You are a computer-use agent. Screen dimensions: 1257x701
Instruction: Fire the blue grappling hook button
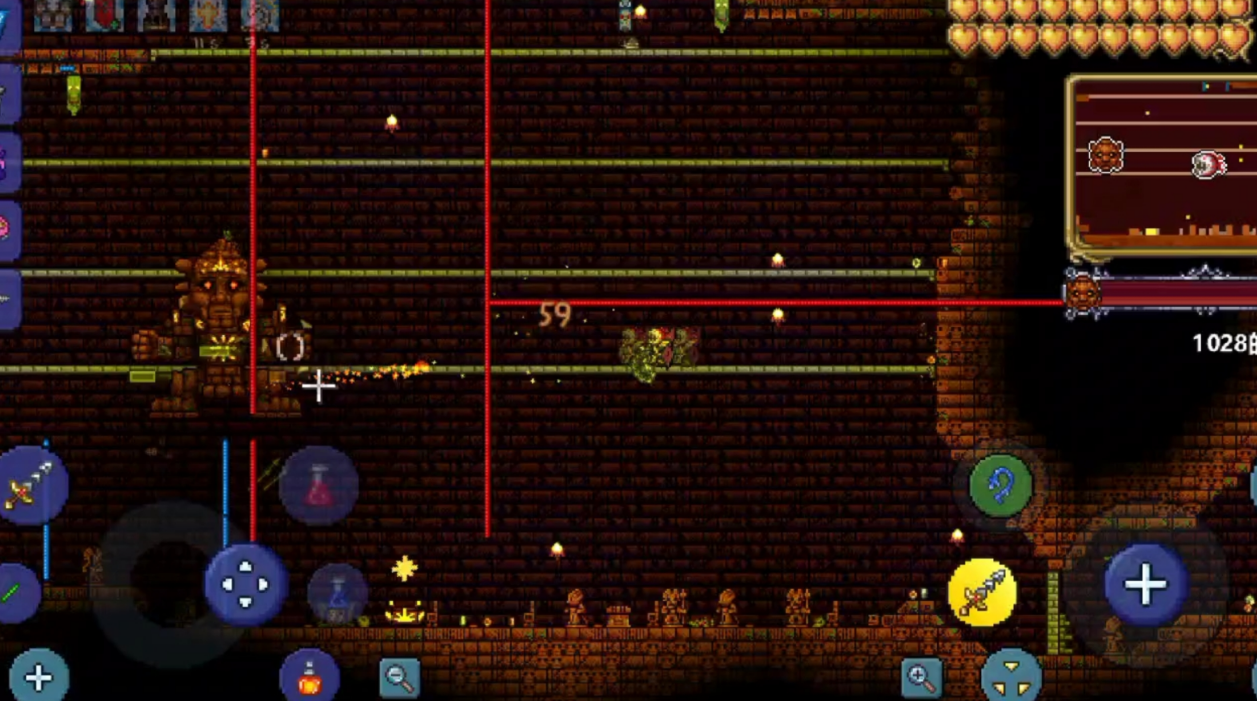click(x=1000, y=487)
